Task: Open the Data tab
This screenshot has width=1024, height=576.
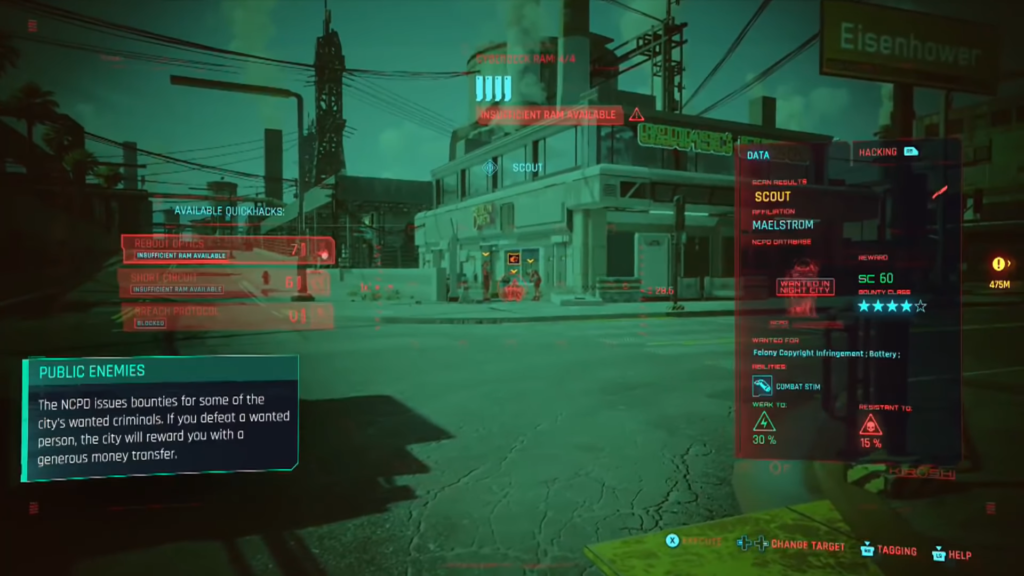Action: click(758, 155)
